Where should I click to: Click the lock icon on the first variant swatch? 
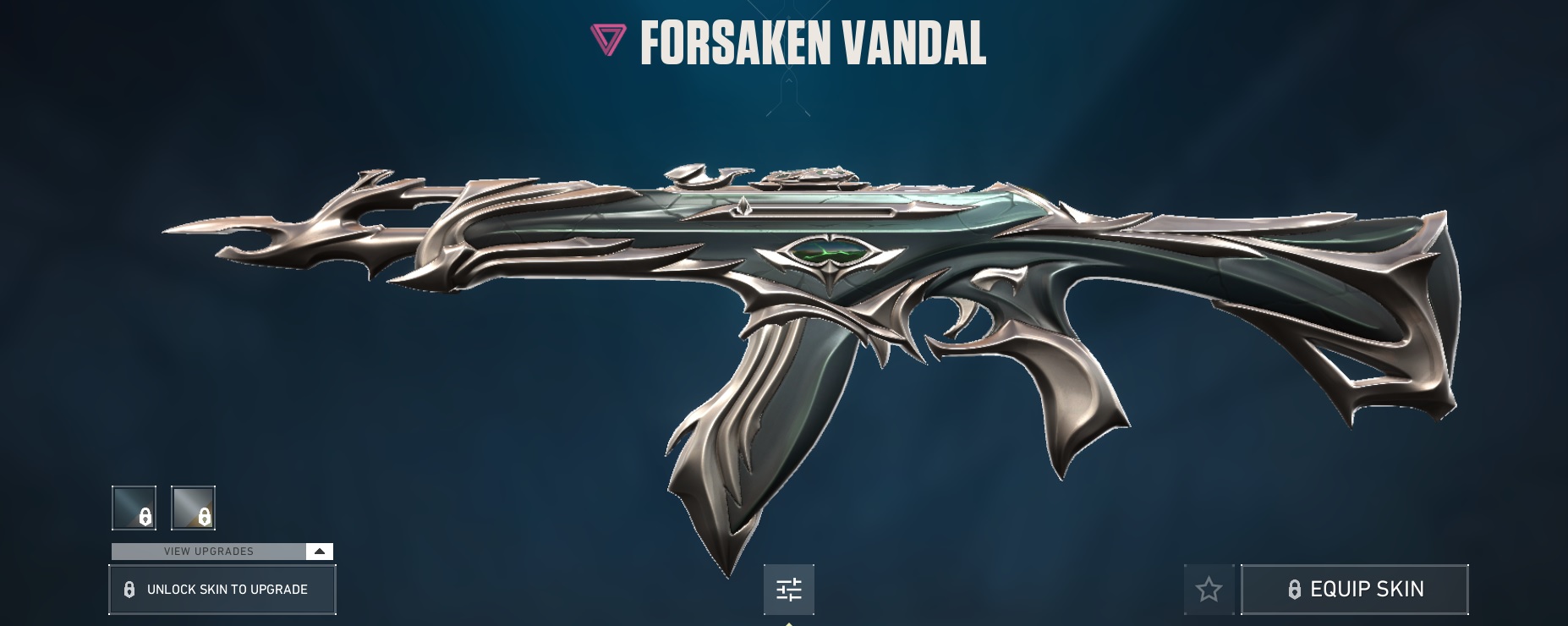pyautogui.click(x=144, y=516)
